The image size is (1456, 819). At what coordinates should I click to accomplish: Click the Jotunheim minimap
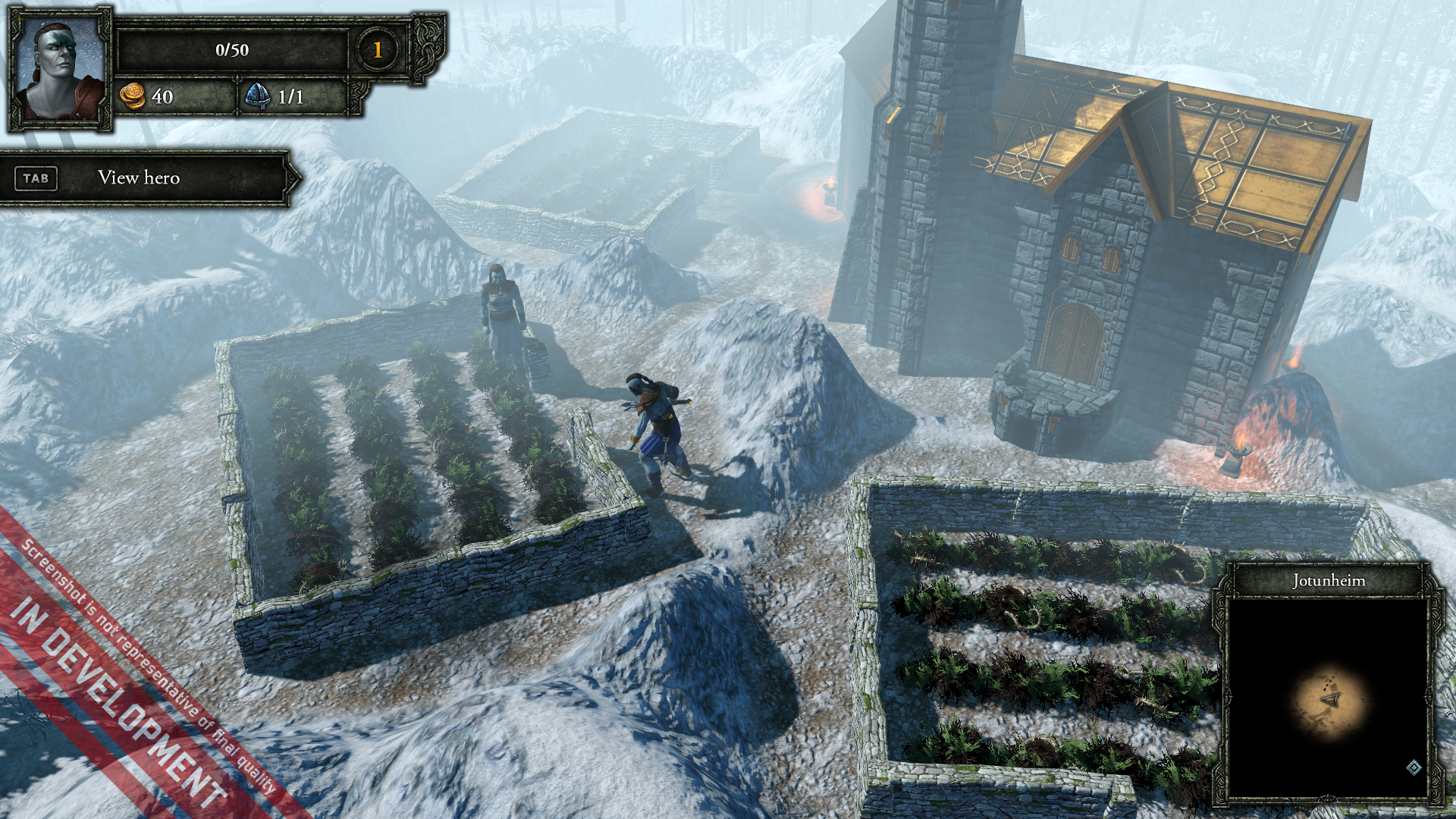coord(1328,698)
